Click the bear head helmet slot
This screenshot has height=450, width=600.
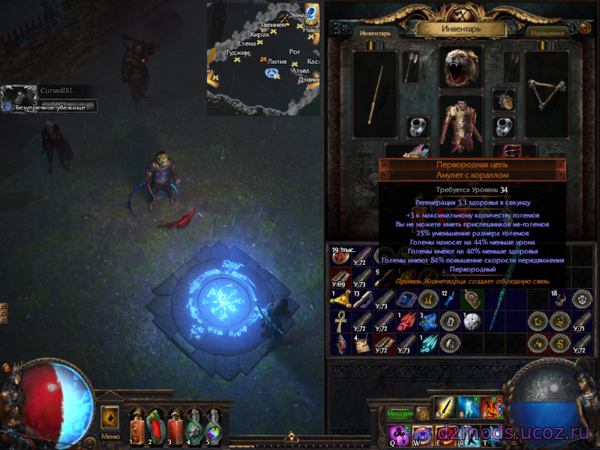pyautogui.click(x=460, y=68)
